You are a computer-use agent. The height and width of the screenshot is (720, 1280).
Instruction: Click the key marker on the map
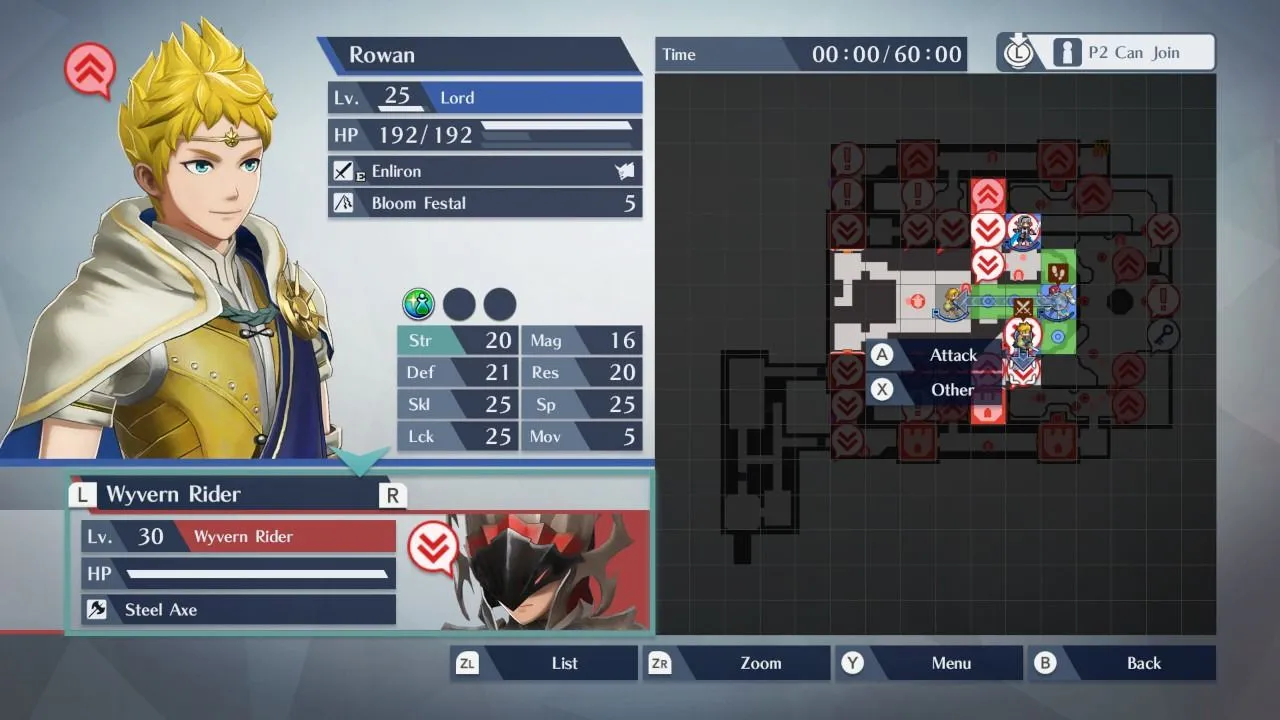[1163, 333]
